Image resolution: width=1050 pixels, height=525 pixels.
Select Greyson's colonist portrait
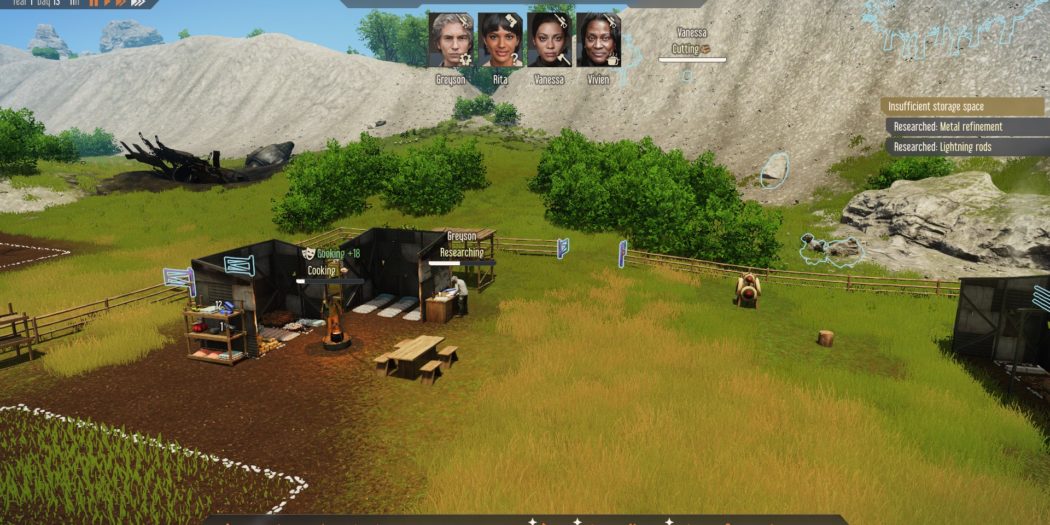(450, 40)
